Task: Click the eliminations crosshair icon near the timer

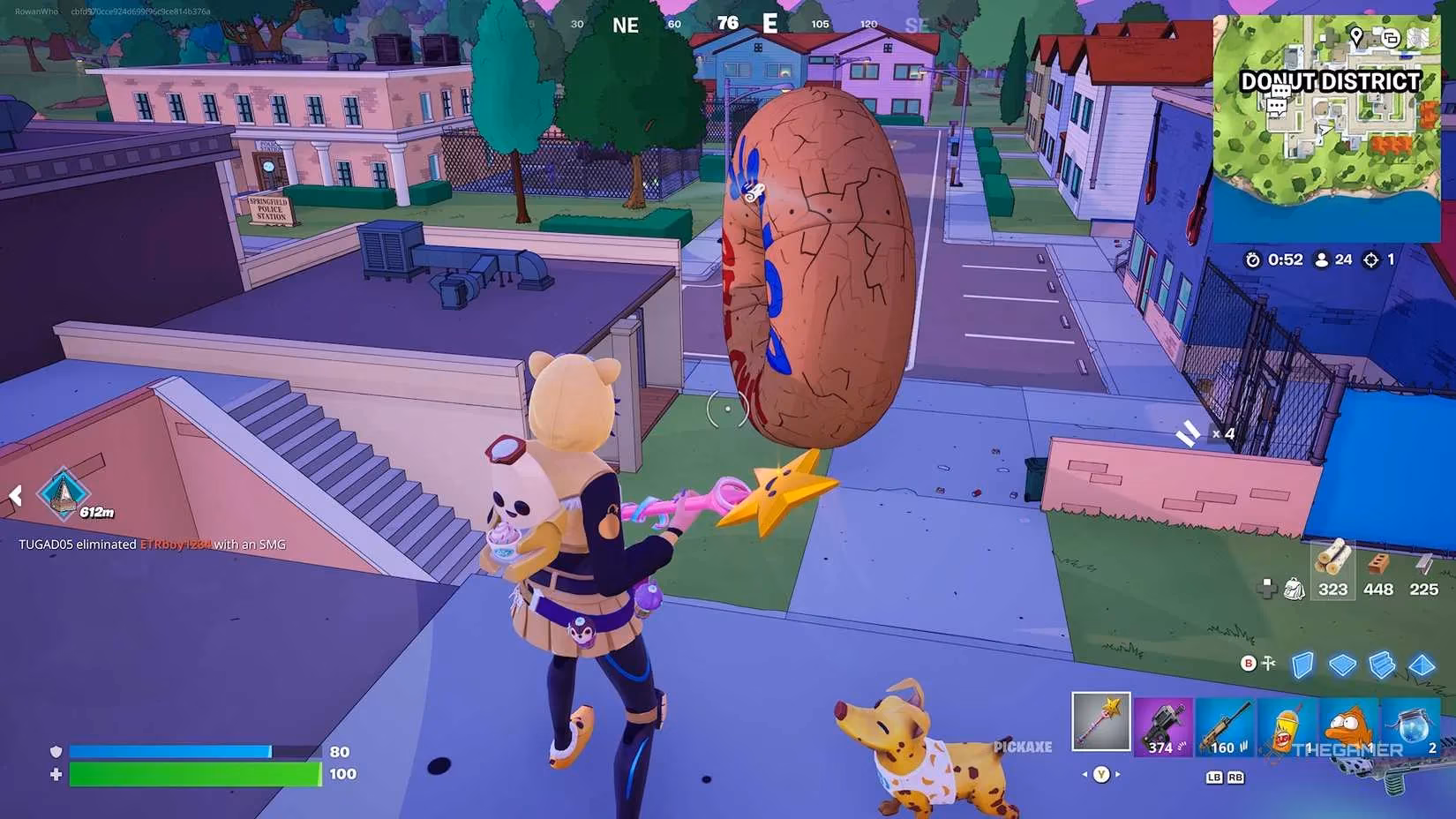Action: 1371,259
